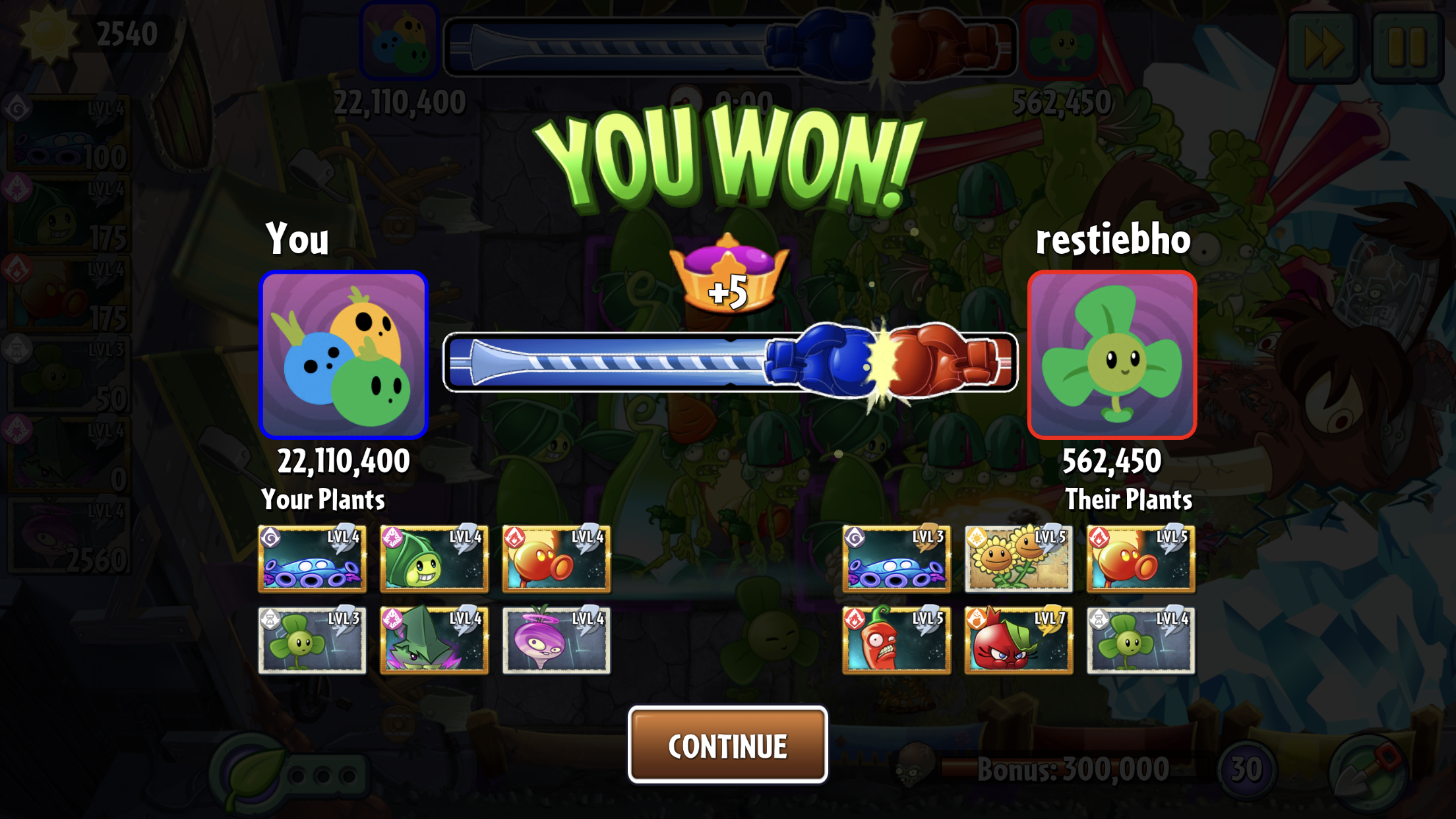Select the opponent's LVL 3 blue spotted plant card
Viewport: 1456px width, 819px height.
896,559
